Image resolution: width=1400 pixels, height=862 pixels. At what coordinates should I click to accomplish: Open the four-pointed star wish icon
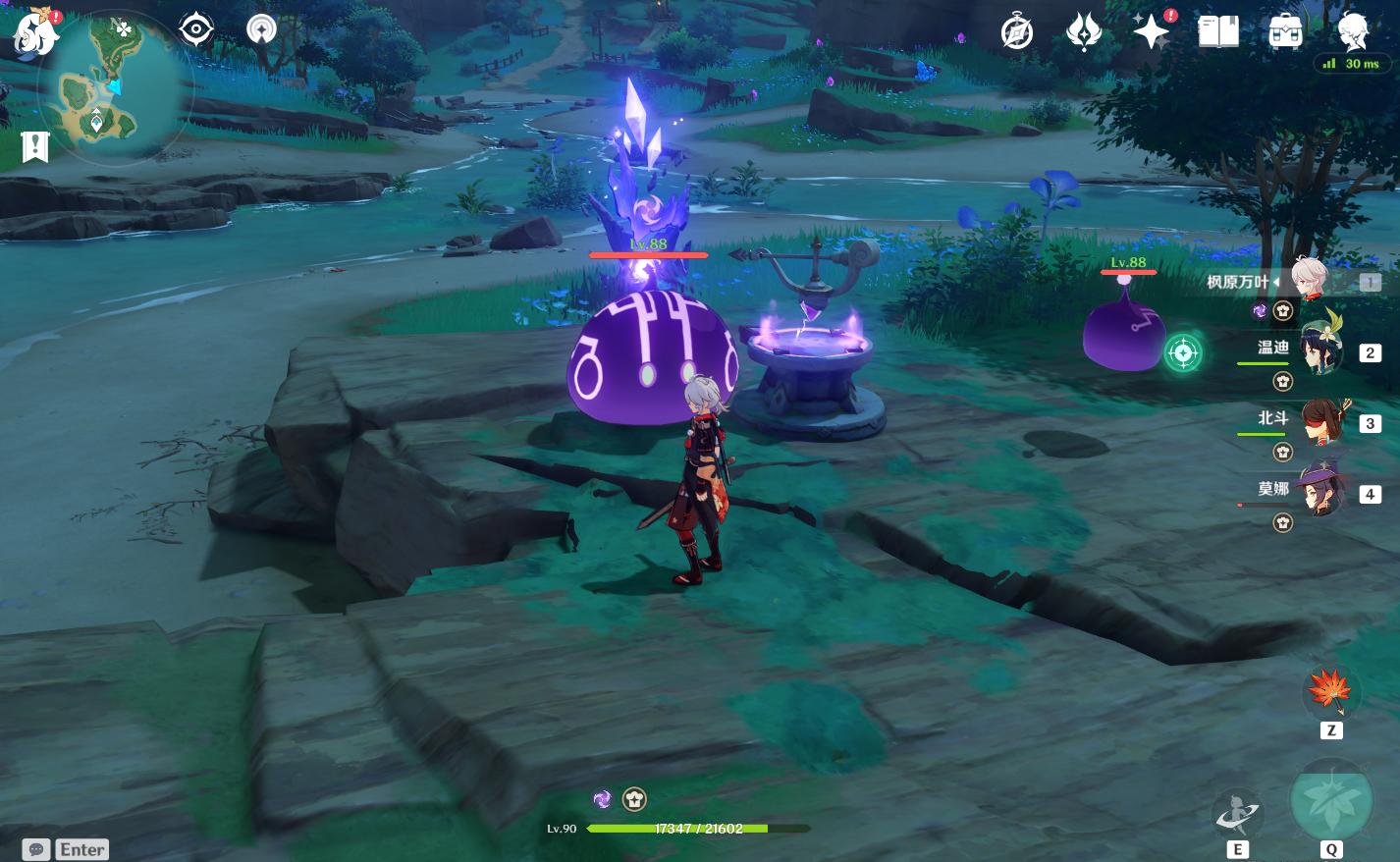tap(1151, 32)
